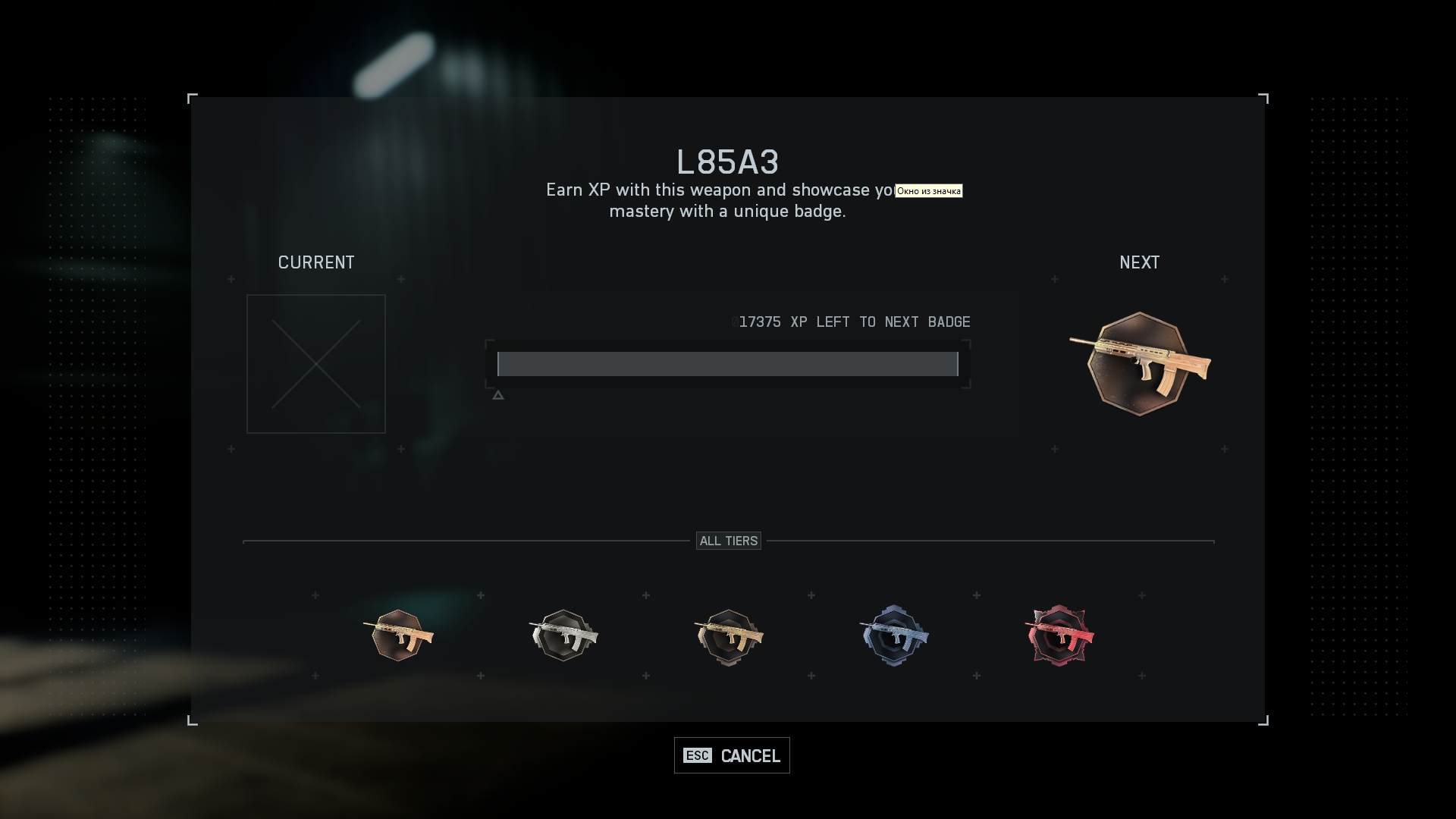Select the silver tier weapon badge
The width and height of the screenshot is (1456, 819).
[563, 635]
